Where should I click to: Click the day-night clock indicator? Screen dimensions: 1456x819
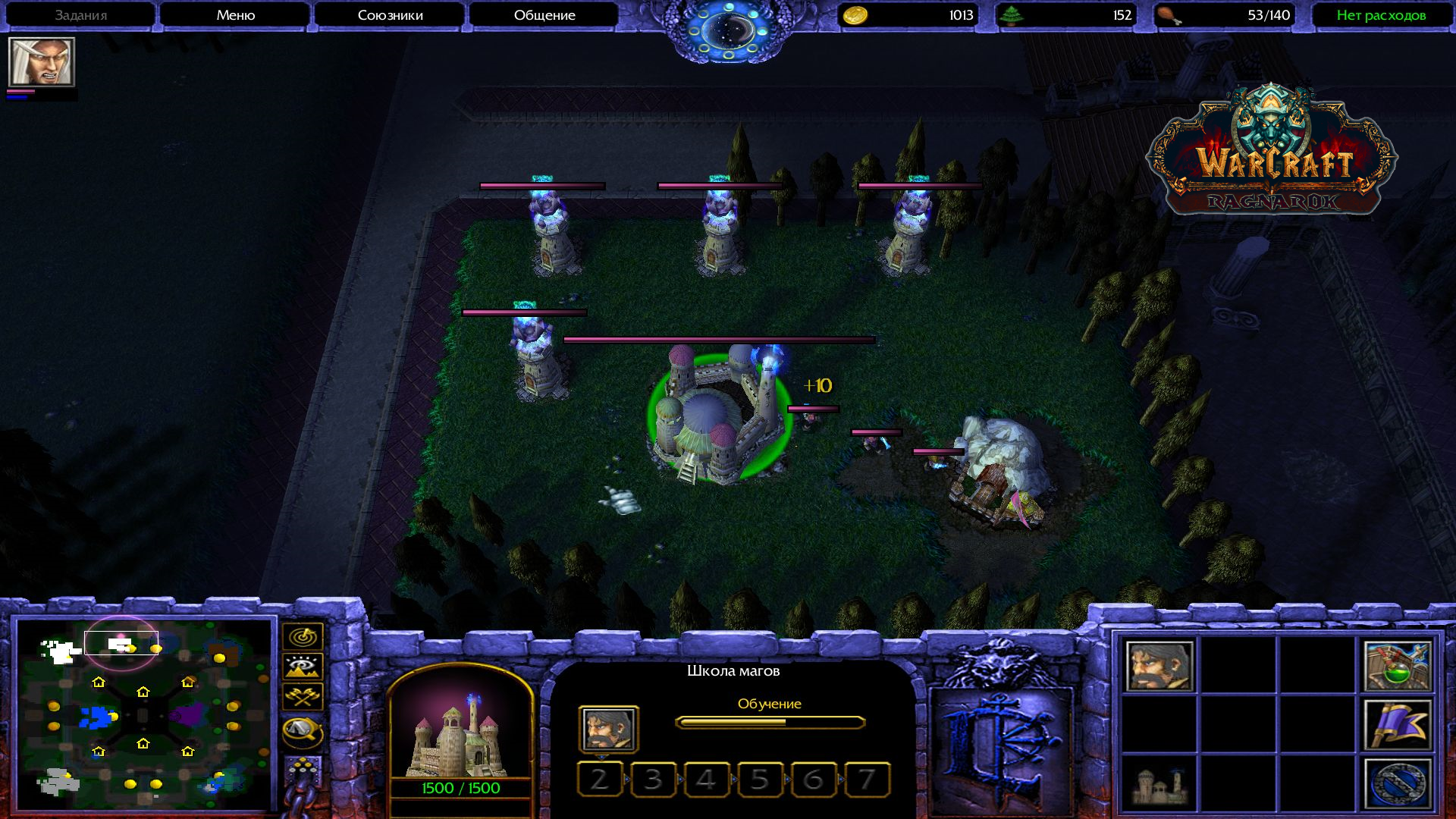click(728, 32)
